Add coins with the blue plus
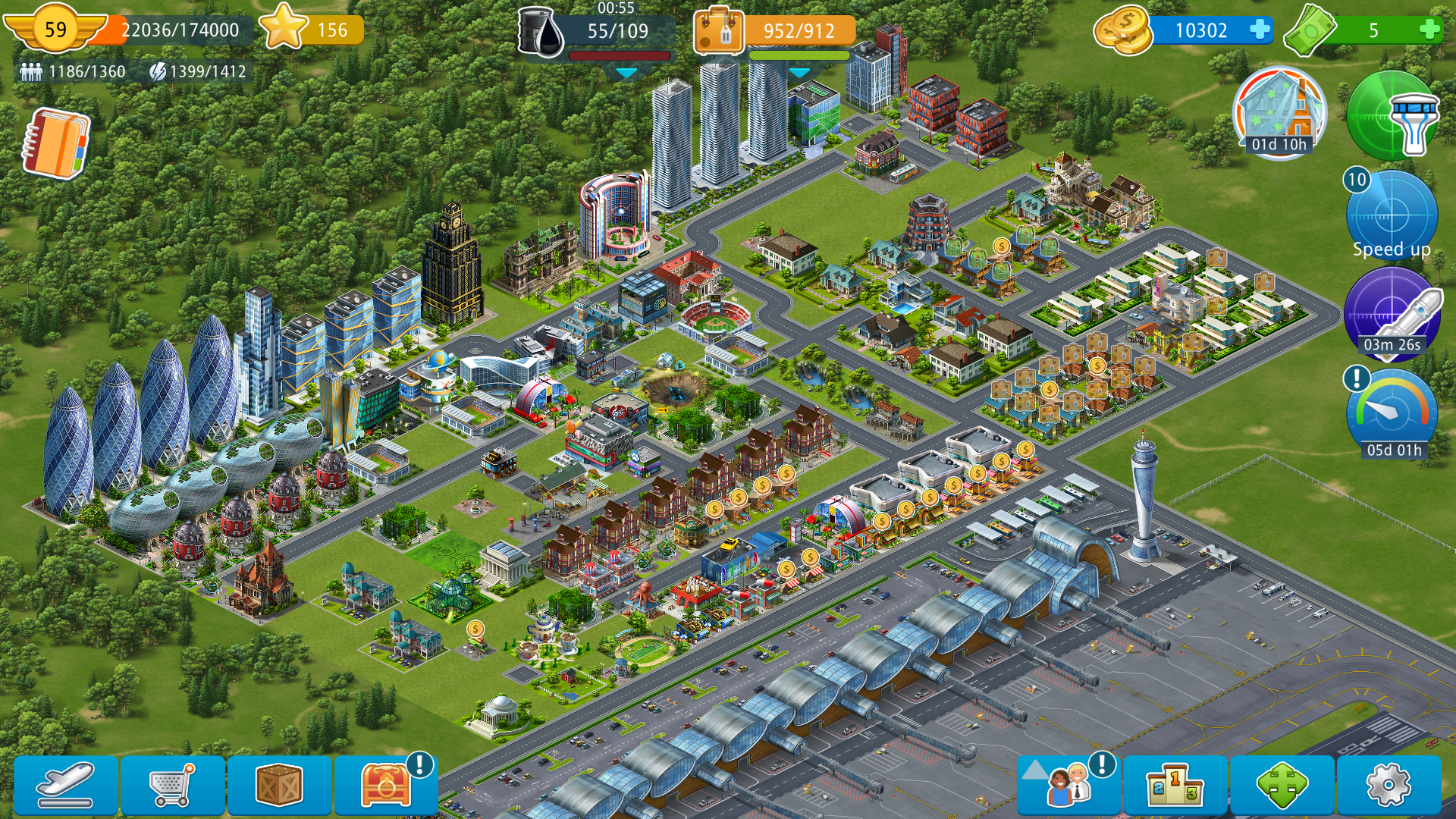This screenshot has width=1456, height=819. point(1260,30)
